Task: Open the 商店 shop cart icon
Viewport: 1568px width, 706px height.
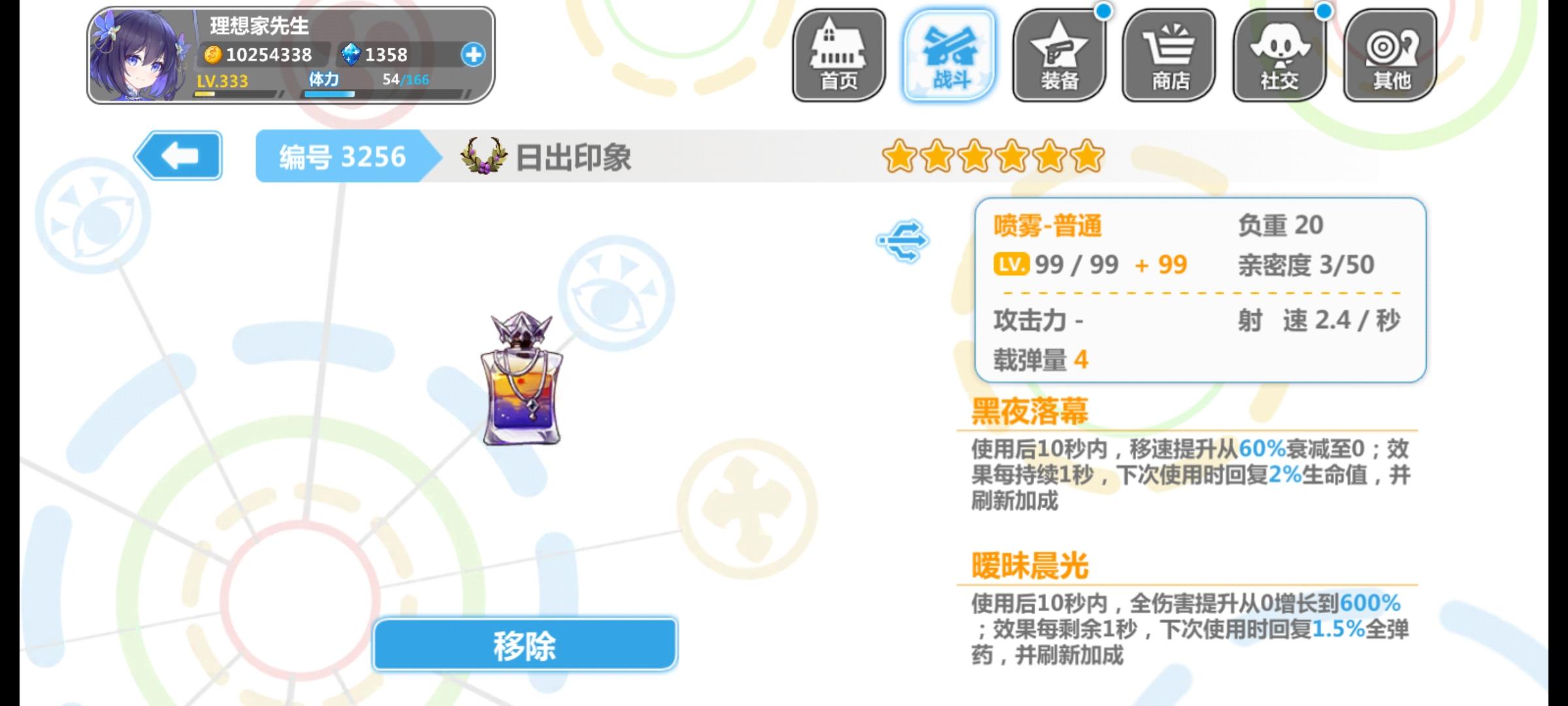Action: (x=1171, y=54)
